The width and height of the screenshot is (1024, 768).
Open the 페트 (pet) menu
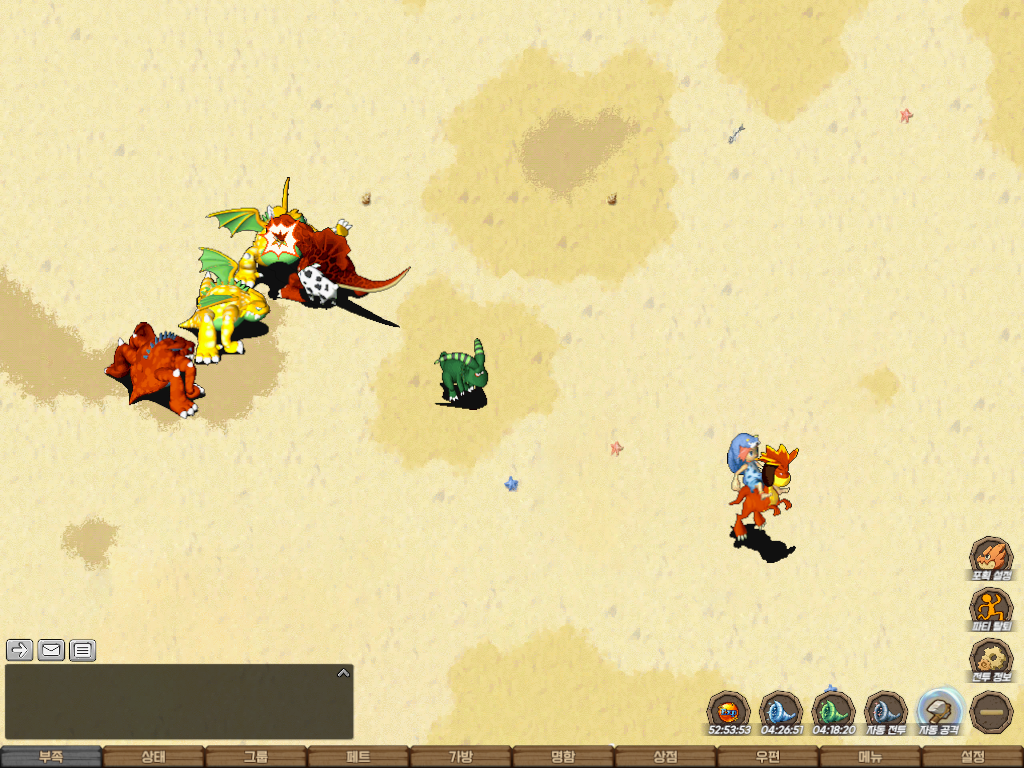[x=358, y=757]
